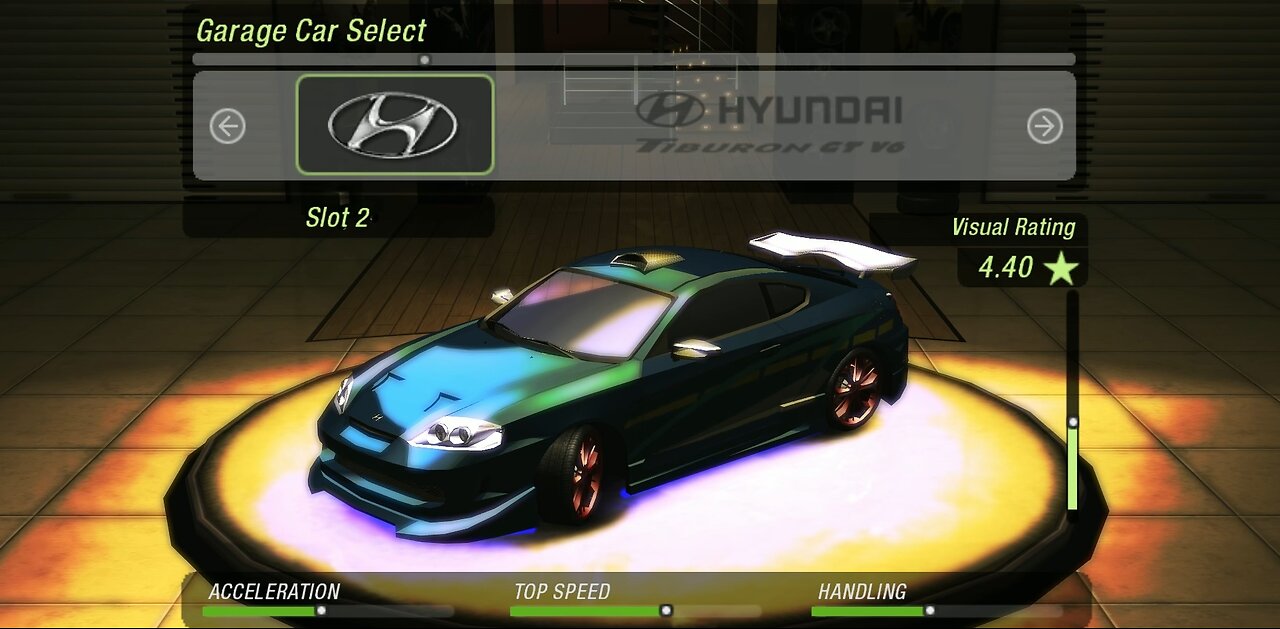The height and width of the screenshot is (629, 1280).
Task: Click the right arrow in car selector
Action: click(1045, 126)
